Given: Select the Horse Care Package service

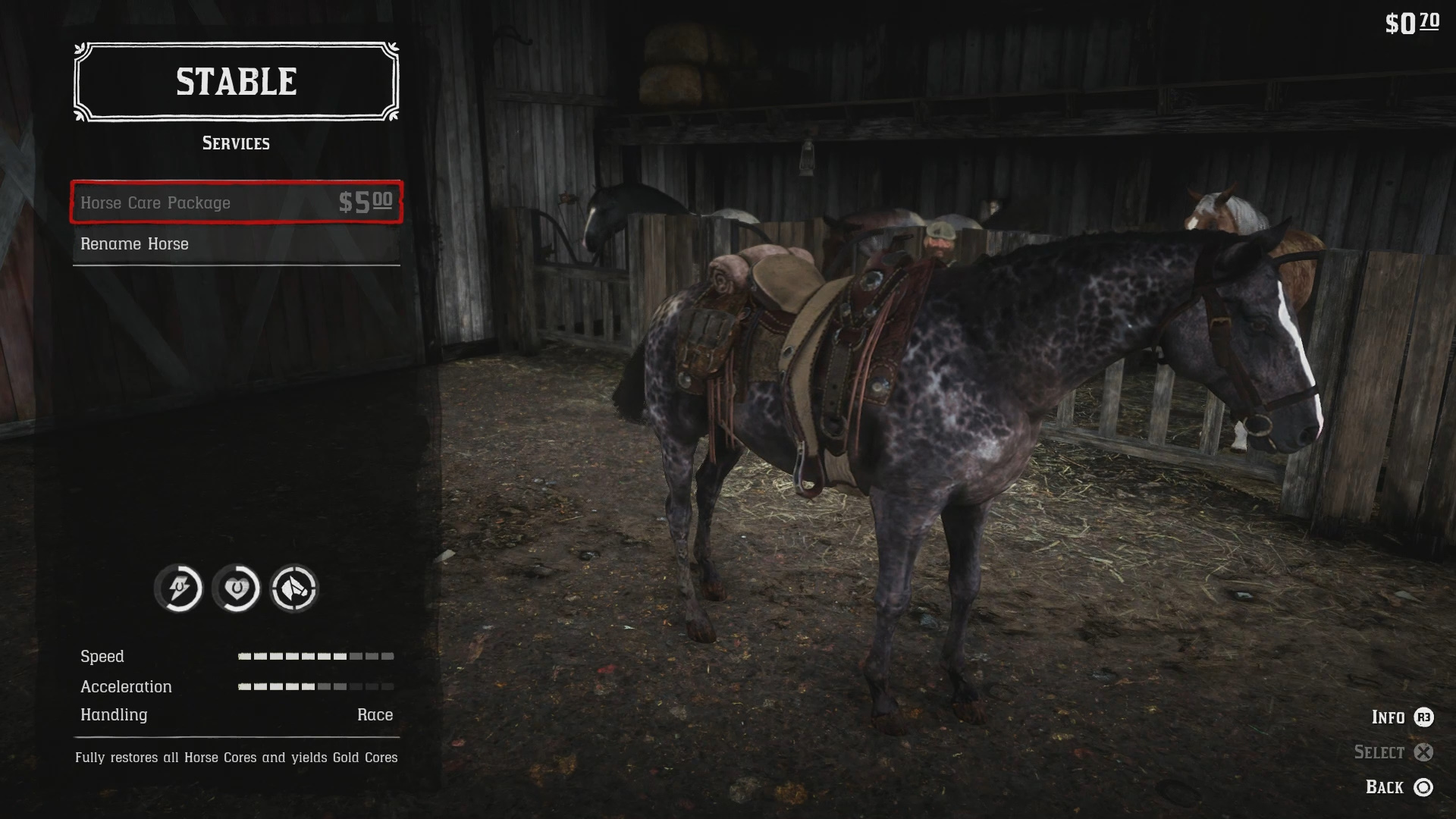Looking at the screenshot, I should click(236, 202).
